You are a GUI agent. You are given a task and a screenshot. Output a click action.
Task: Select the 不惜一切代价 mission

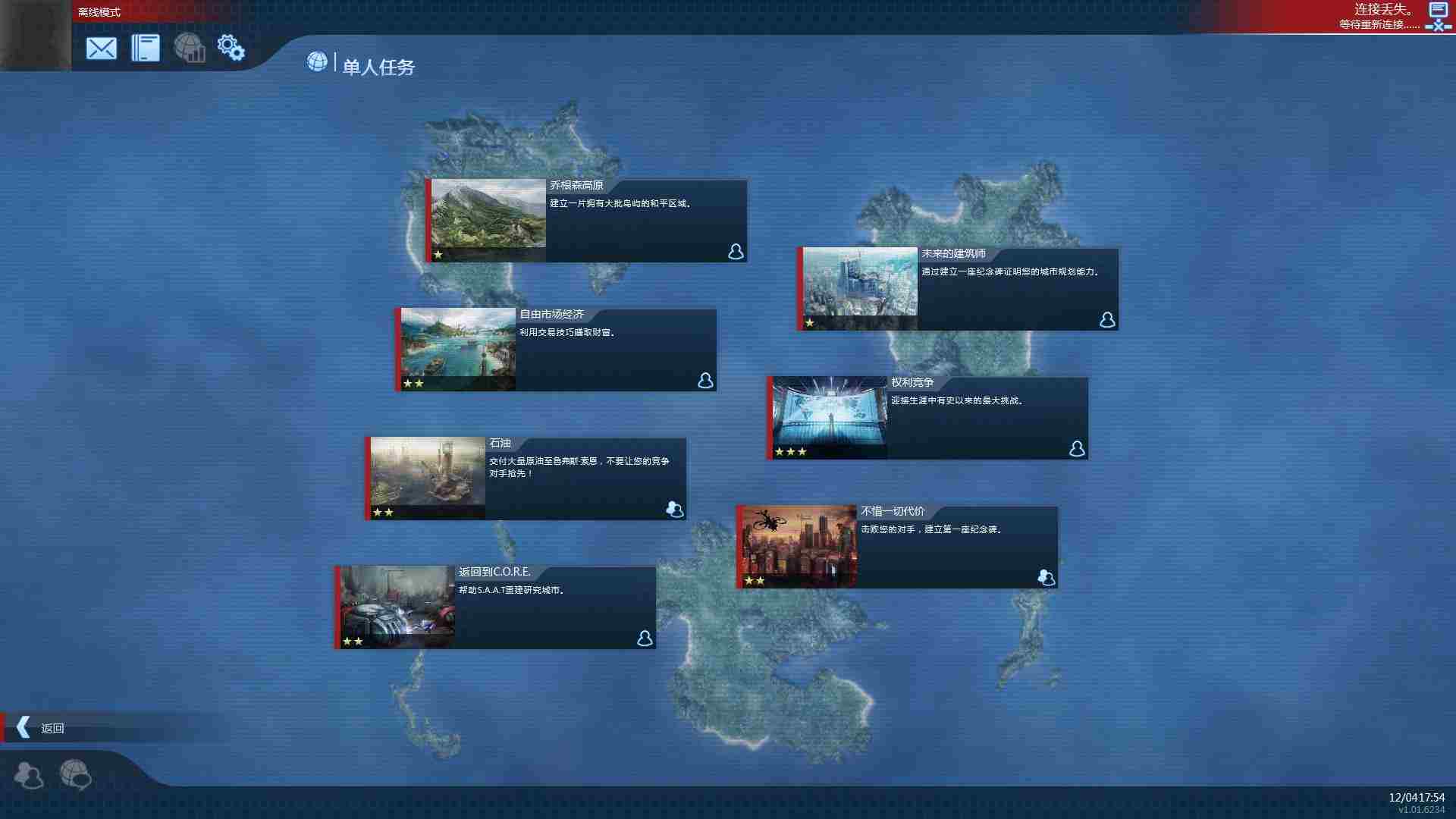point(897,547)
